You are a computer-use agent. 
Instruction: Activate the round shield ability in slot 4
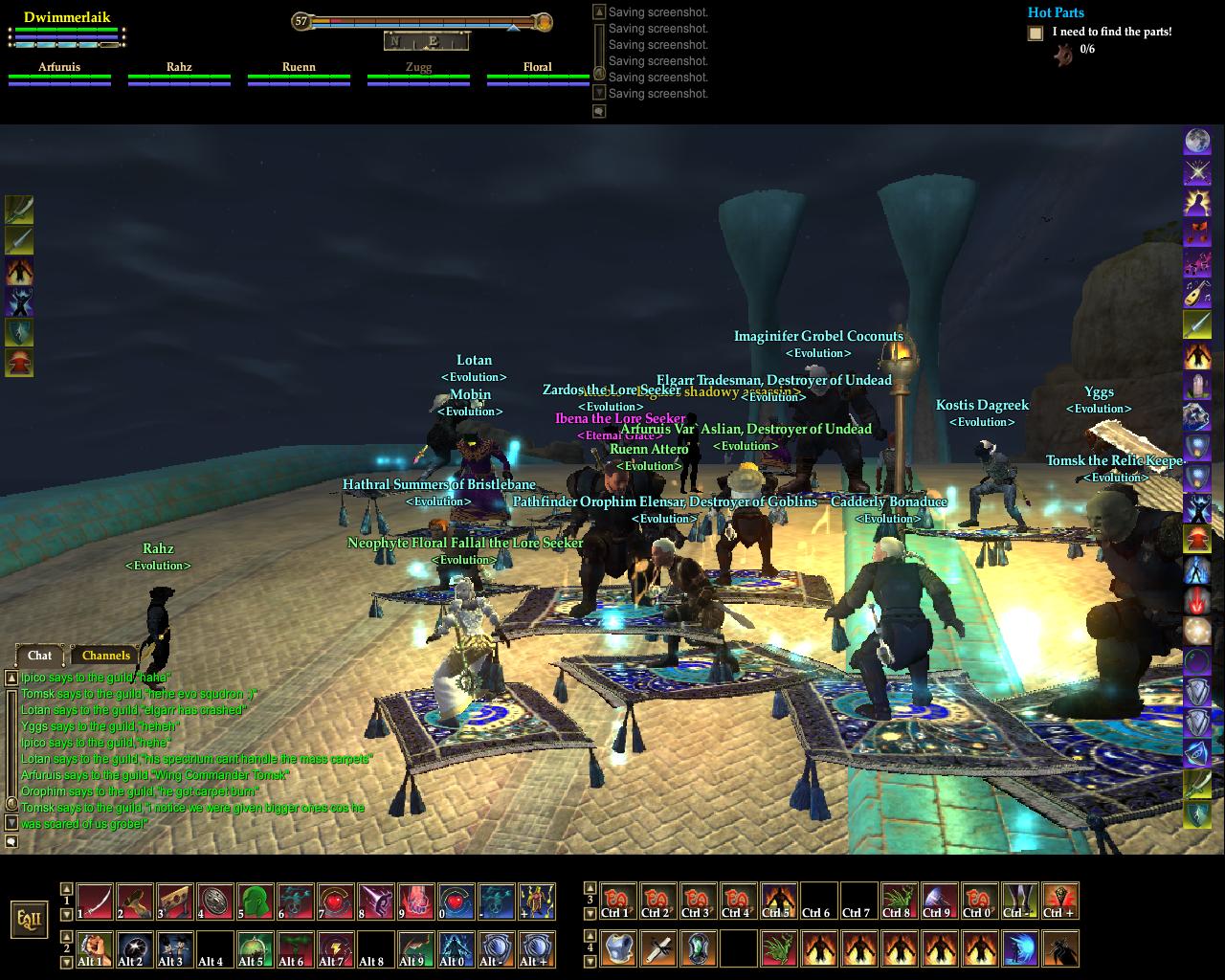point(215,902)
